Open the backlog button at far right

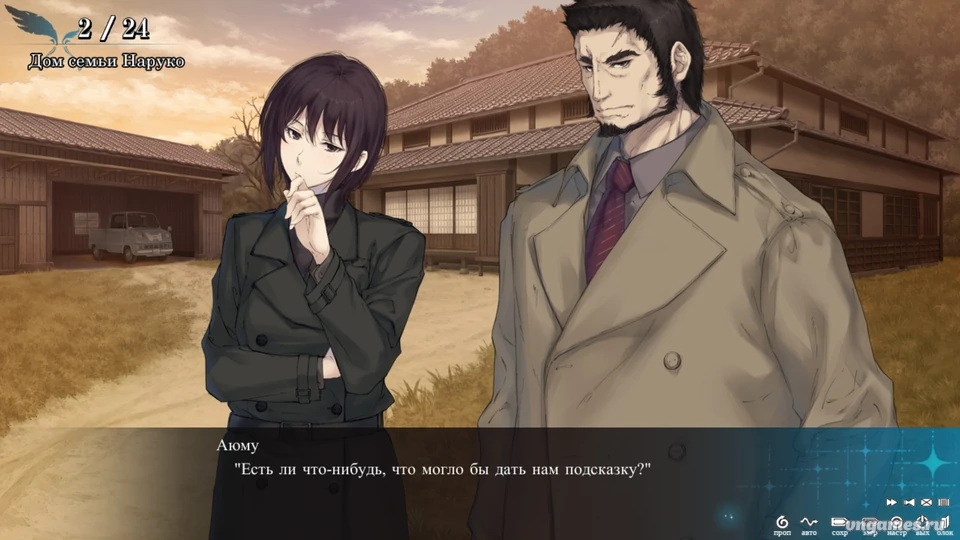tap(944, 522)
